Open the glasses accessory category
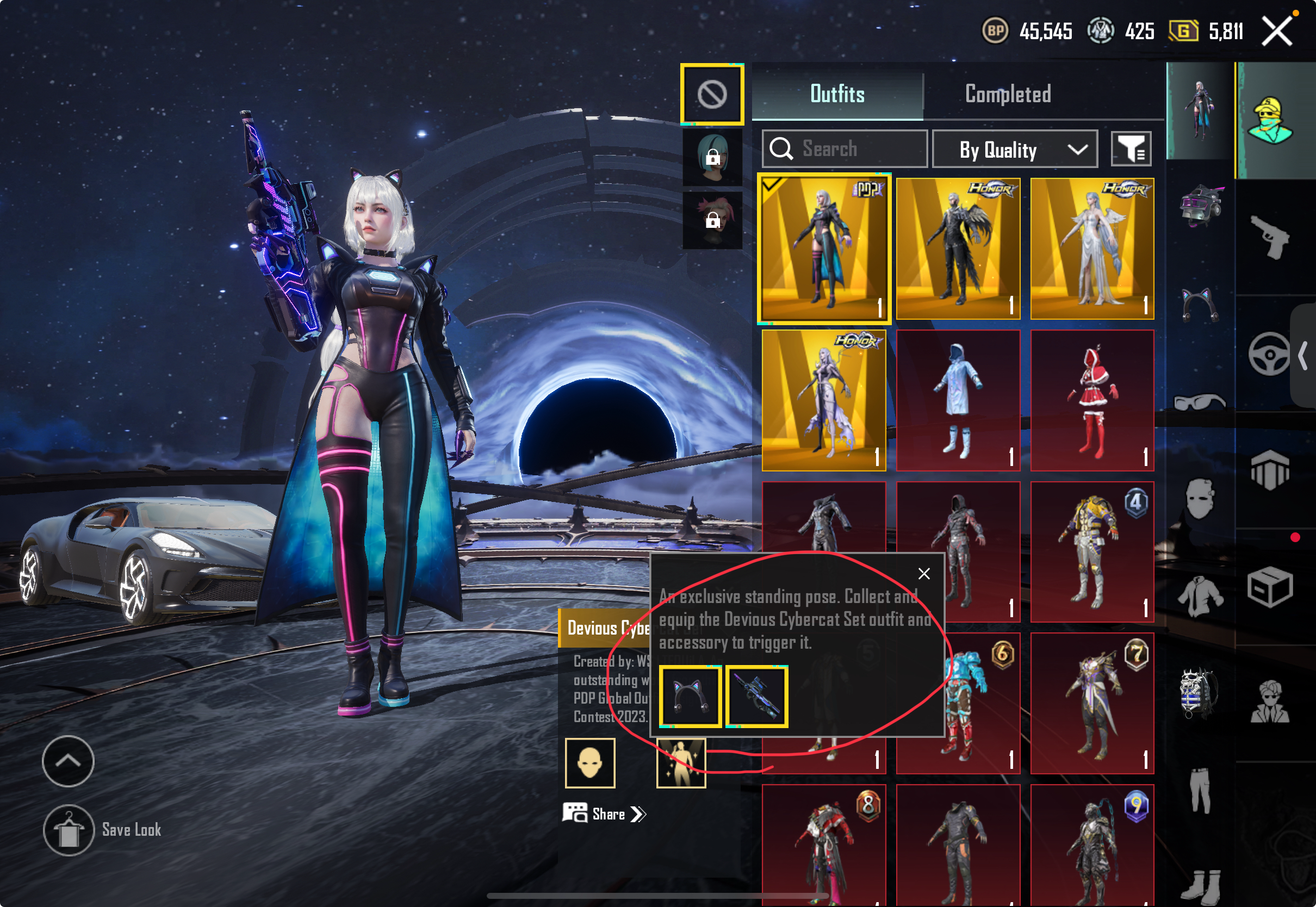The width and height of the screenshot is (1316, 907). coord(1200,402)
